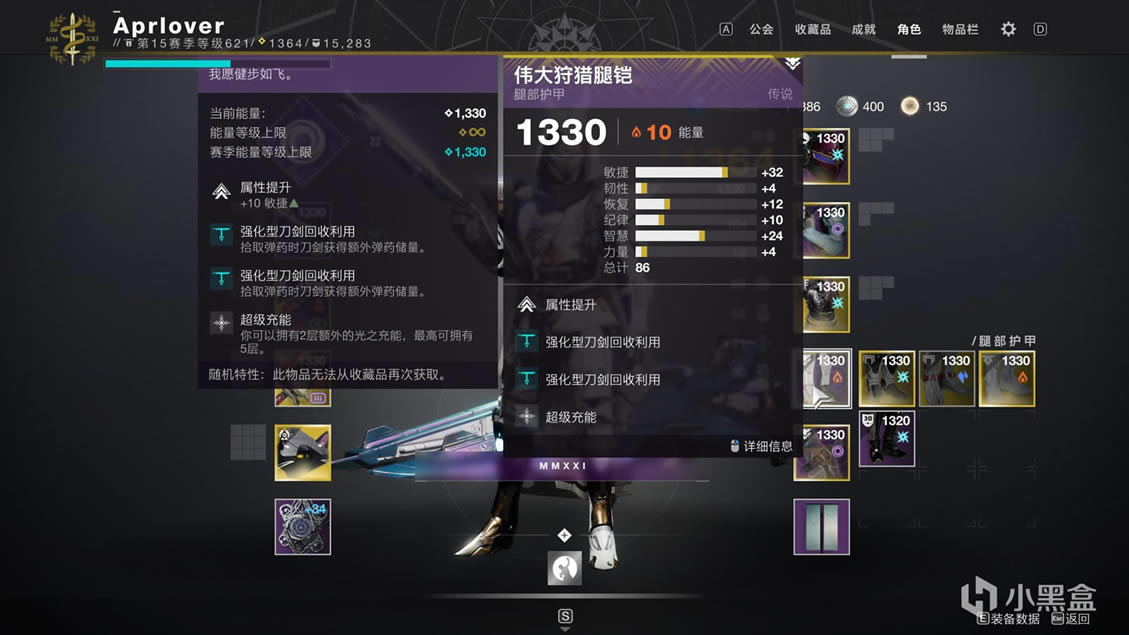Select the clan banner slot
This screenshot has height=635, width=1129.
[822, 527]
